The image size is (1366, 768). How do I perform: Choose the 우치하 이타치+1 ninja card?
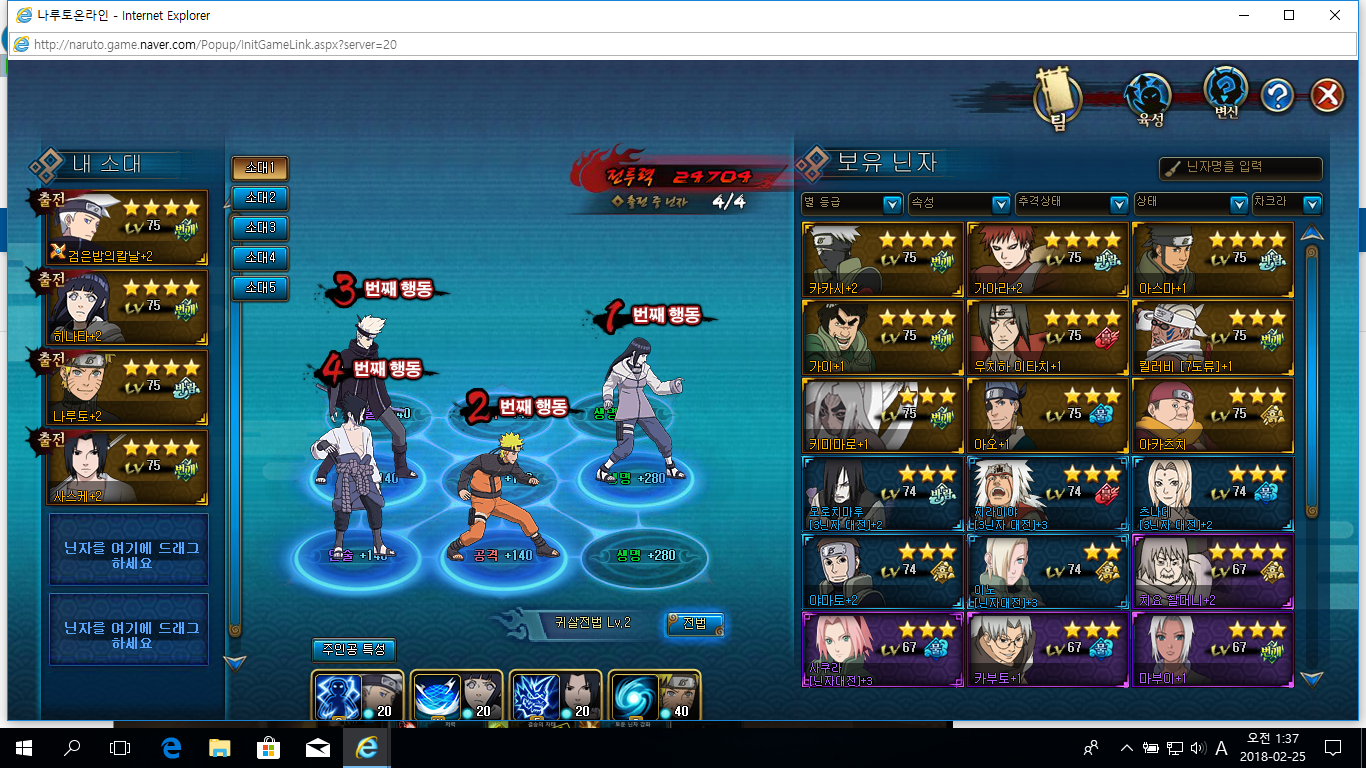click(1047, 337)
